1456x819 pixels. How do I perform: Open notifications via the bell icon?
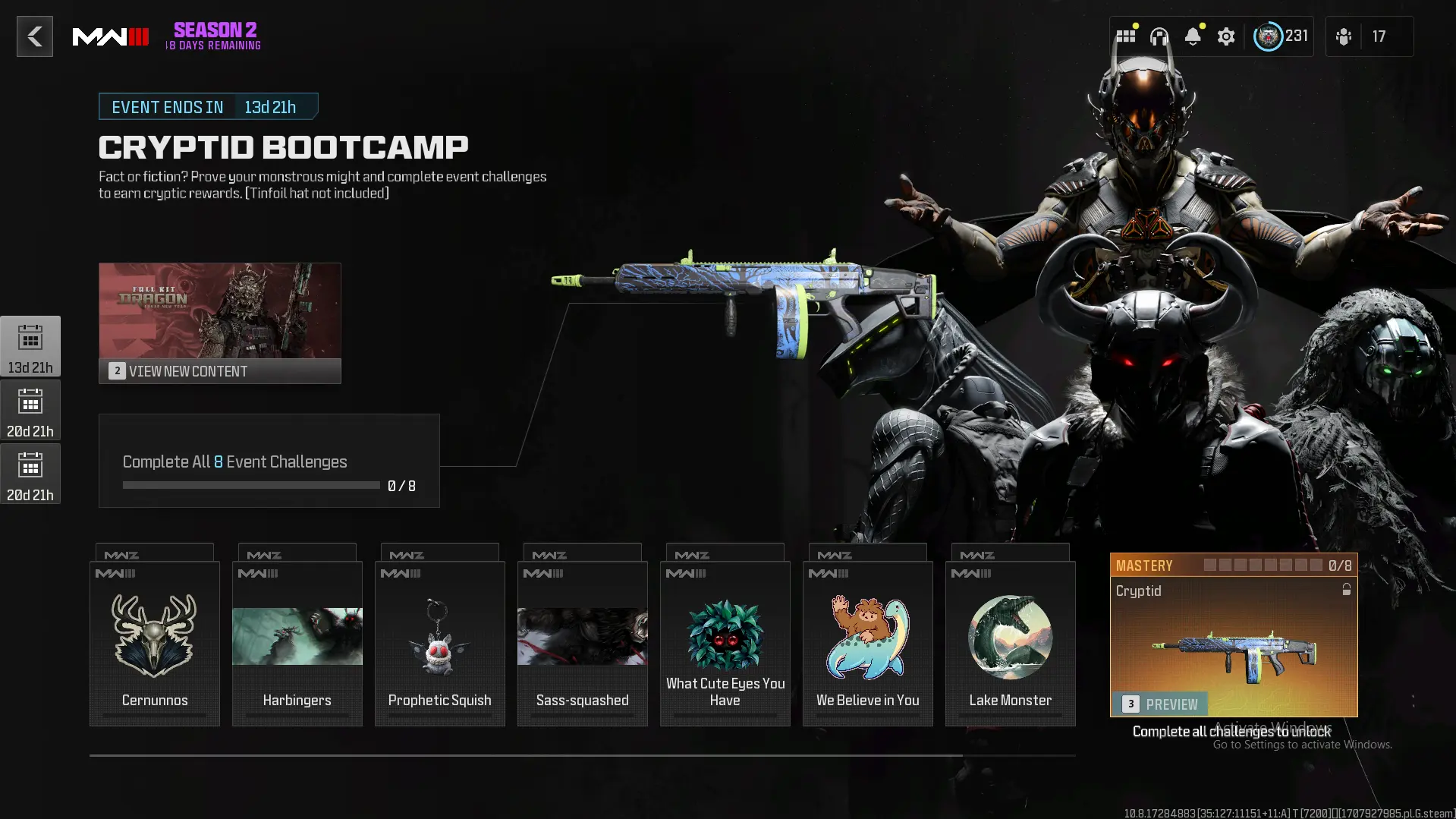(x=1193, y=36)
